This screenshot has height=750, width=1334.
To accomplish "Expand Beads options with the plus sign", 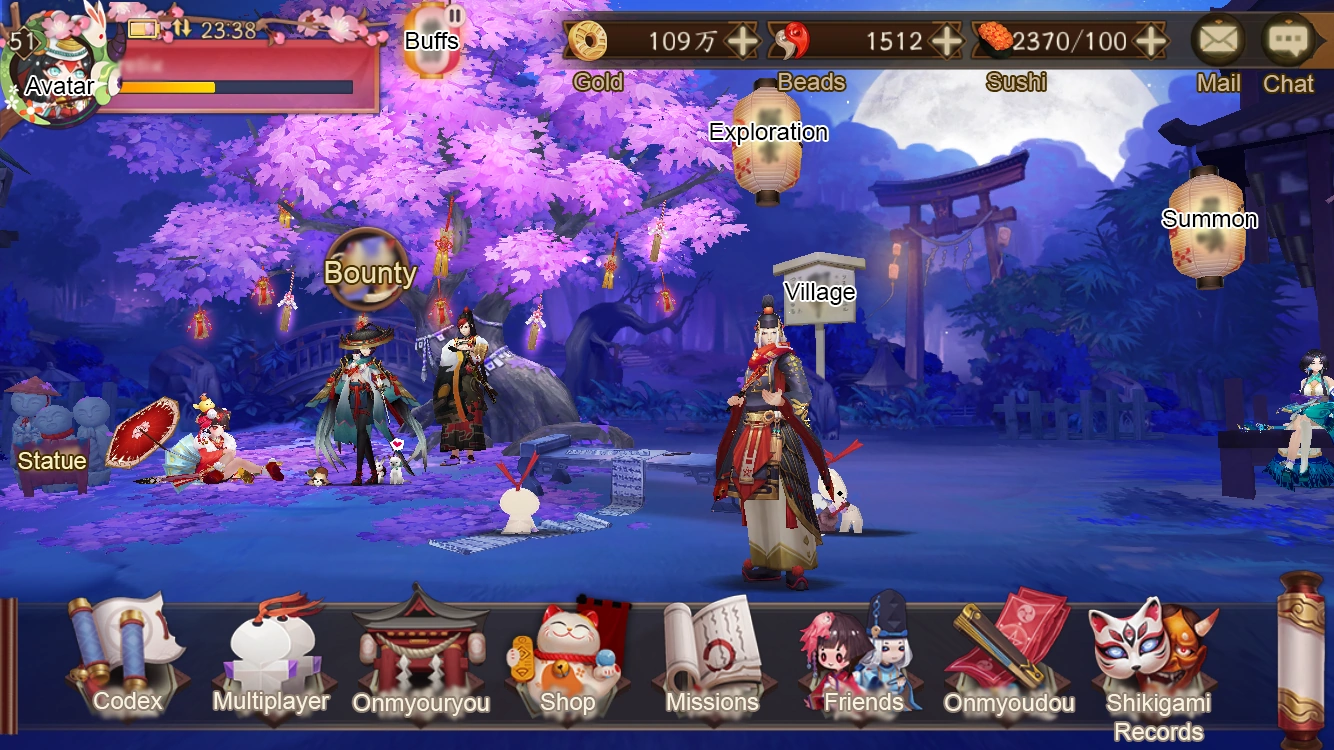I will [948, 42].
